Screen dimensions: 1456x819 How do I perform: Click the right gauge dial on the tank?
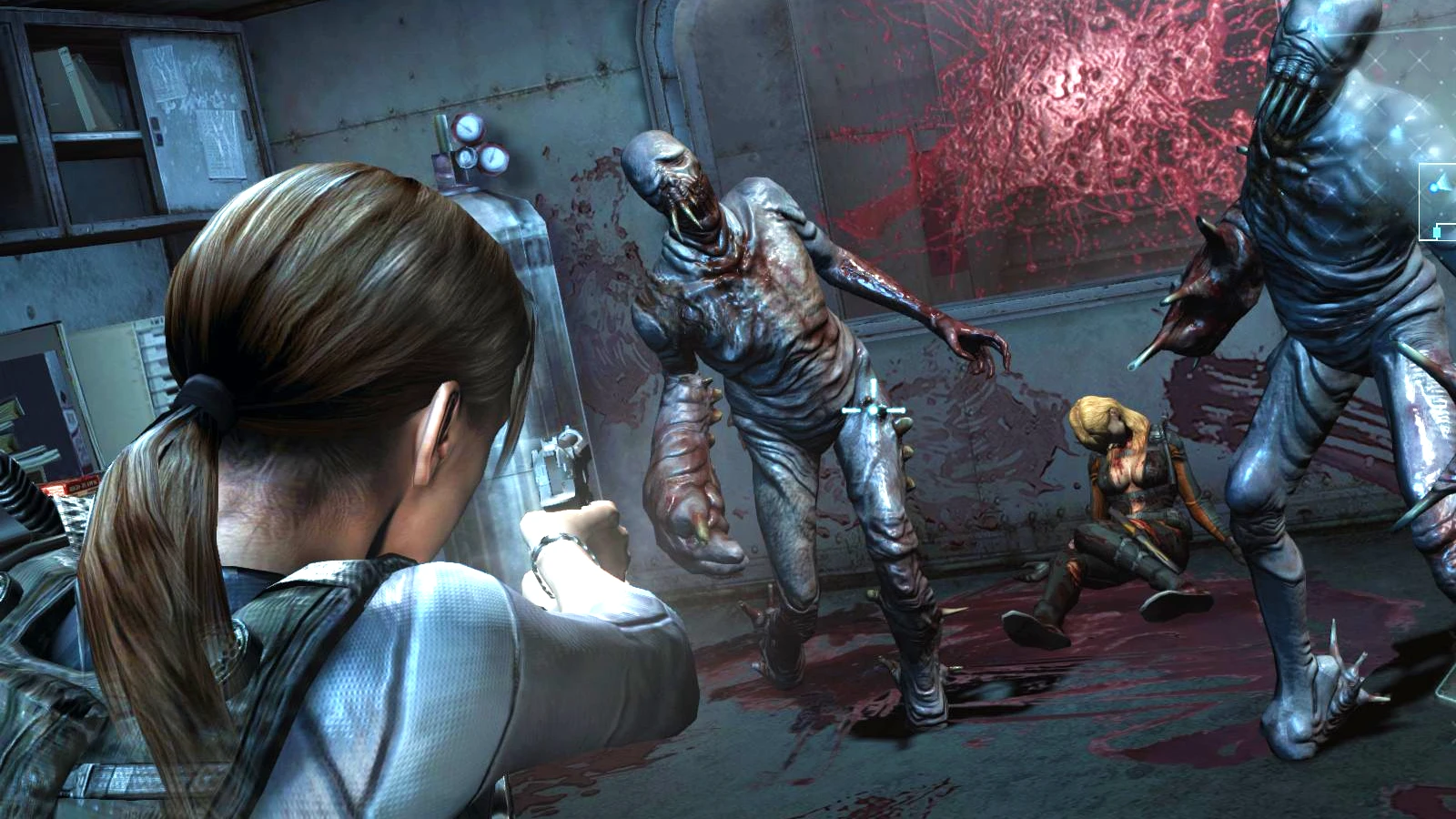click(492, 159)
